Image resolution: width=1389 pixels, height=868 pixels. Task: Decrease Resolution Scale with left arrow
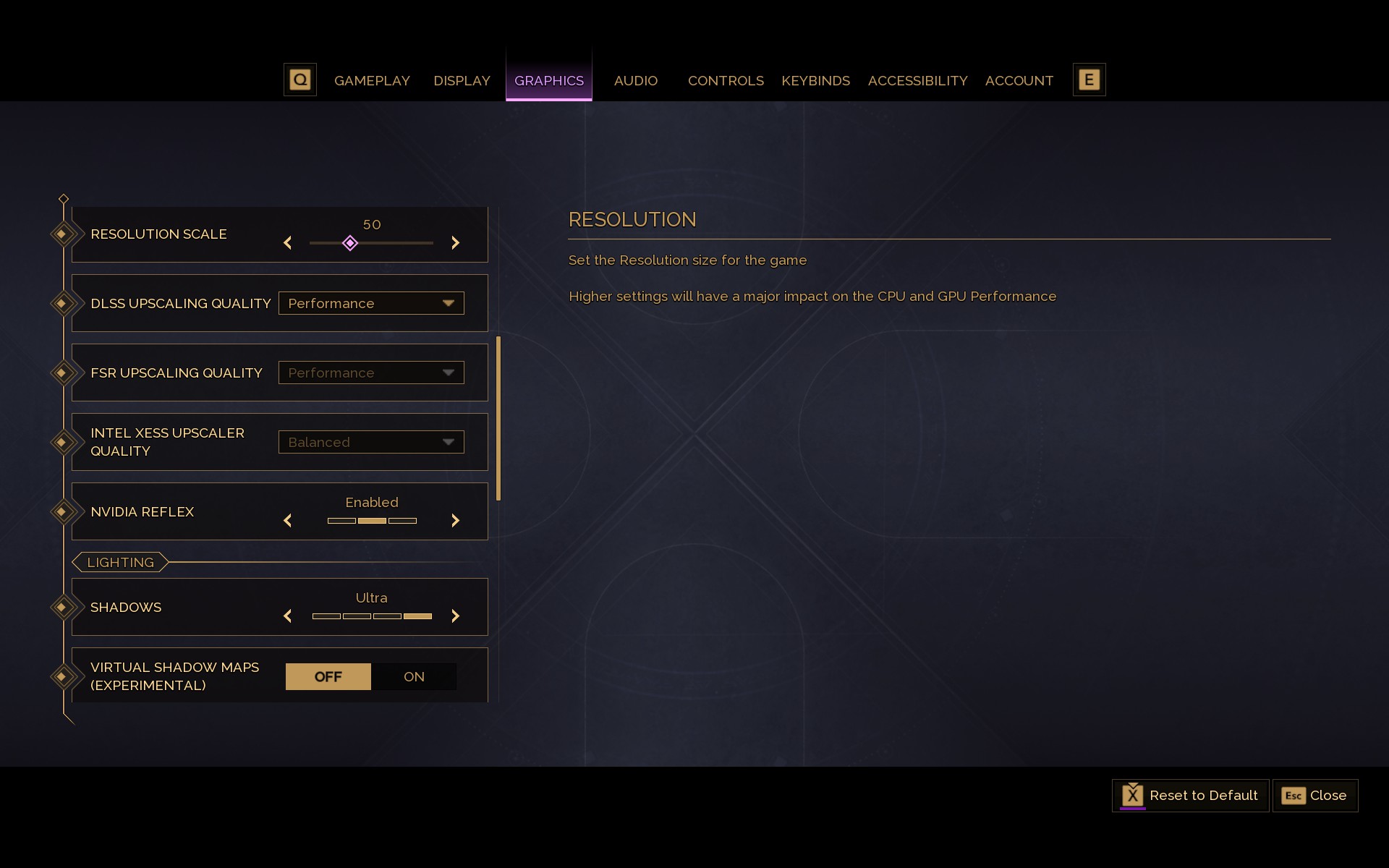pos(288,243)
